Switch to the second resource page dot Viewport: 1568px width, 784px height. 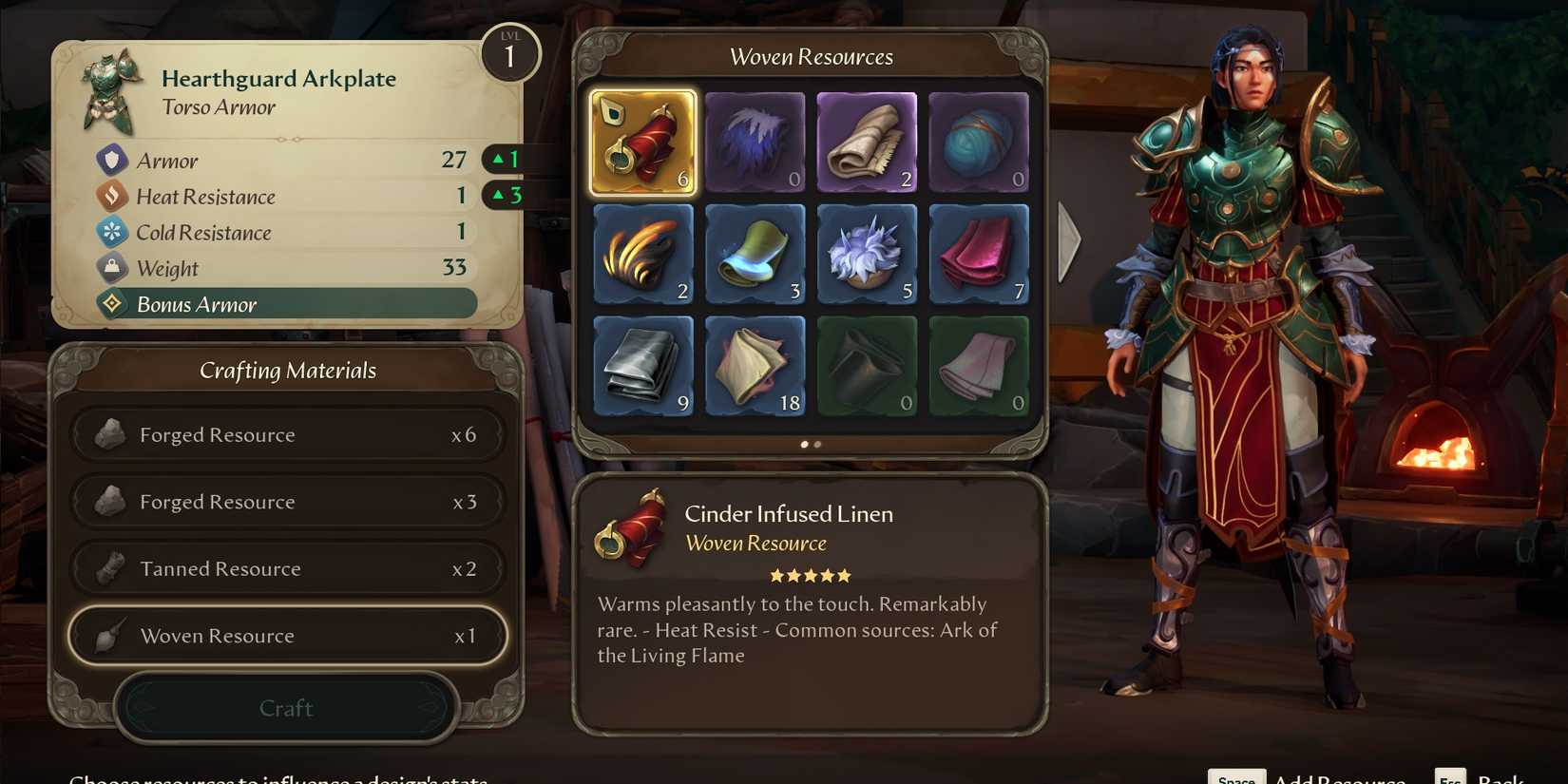coord(817,444)
